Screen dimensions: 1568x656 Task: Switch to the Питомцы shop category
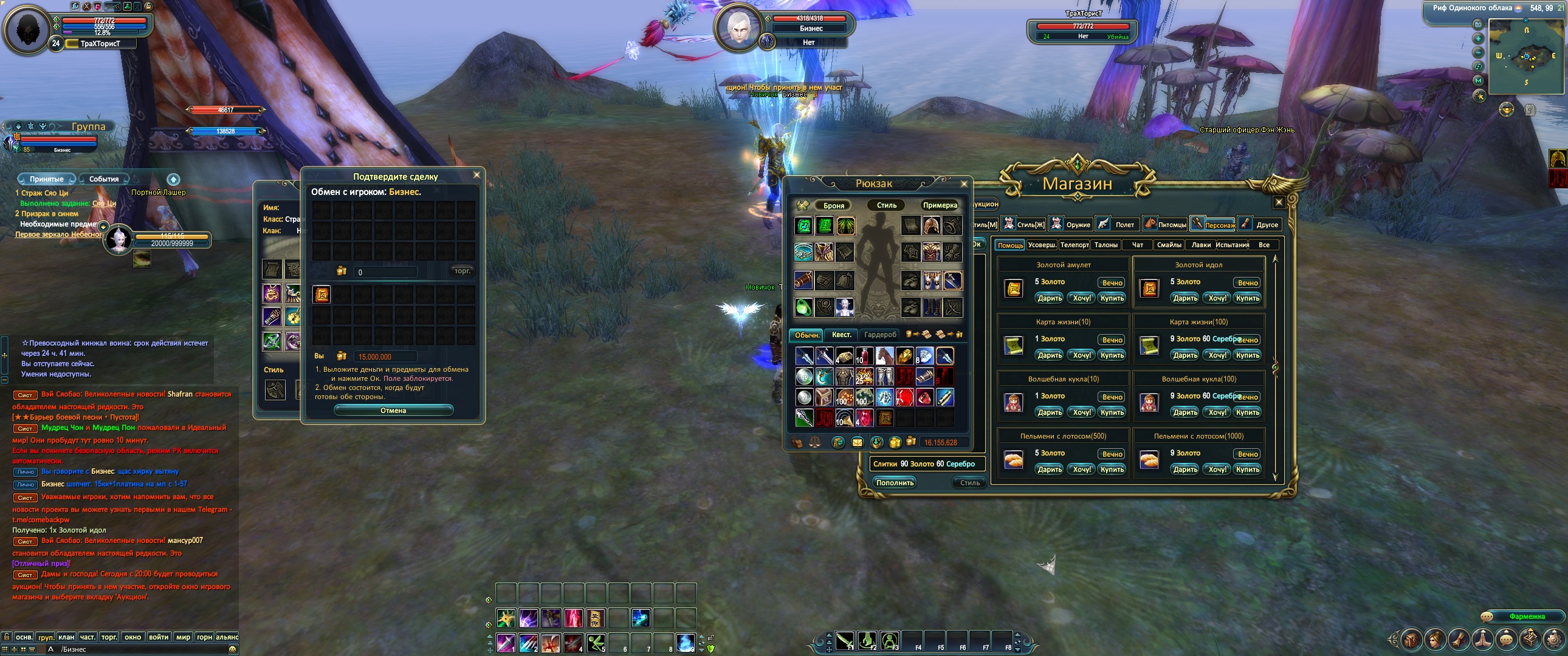tap(1166, 225)
